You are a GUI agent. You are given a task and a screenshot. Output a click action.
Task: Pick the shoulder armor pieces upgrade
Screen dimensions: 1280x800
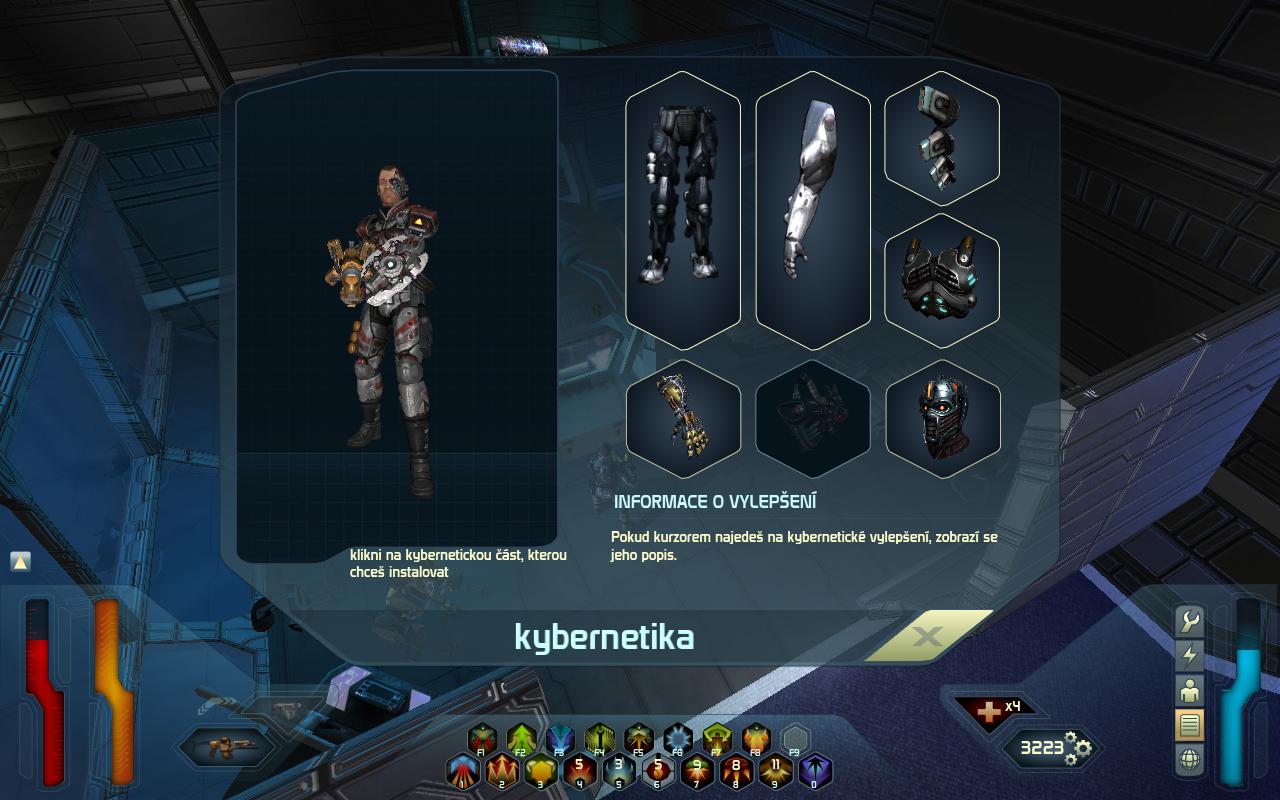click(x=942, y=138)
